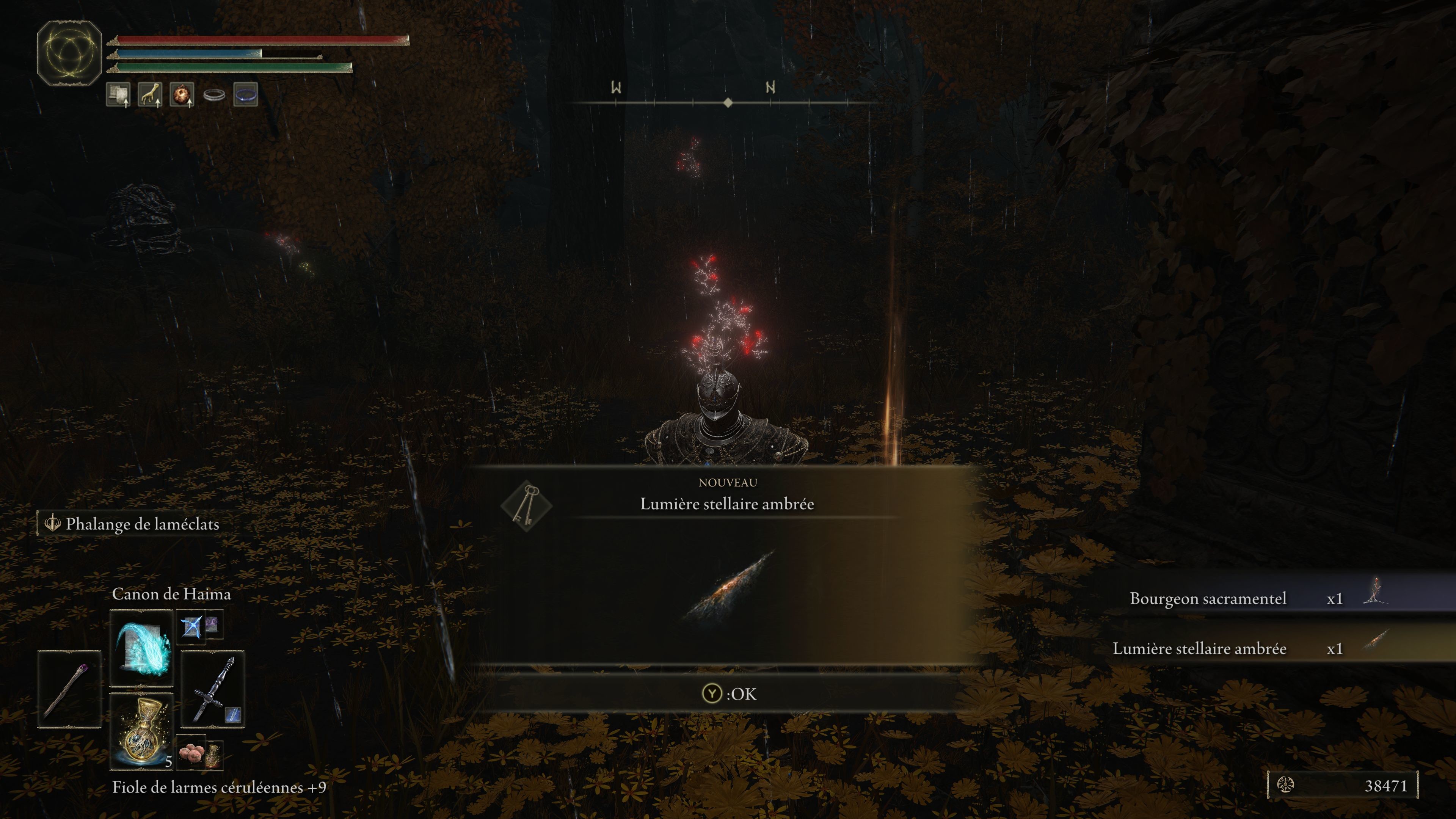
Task: Select the Canon de Haima spell slot
Action: pyautogui.click(x=141, y=647)
